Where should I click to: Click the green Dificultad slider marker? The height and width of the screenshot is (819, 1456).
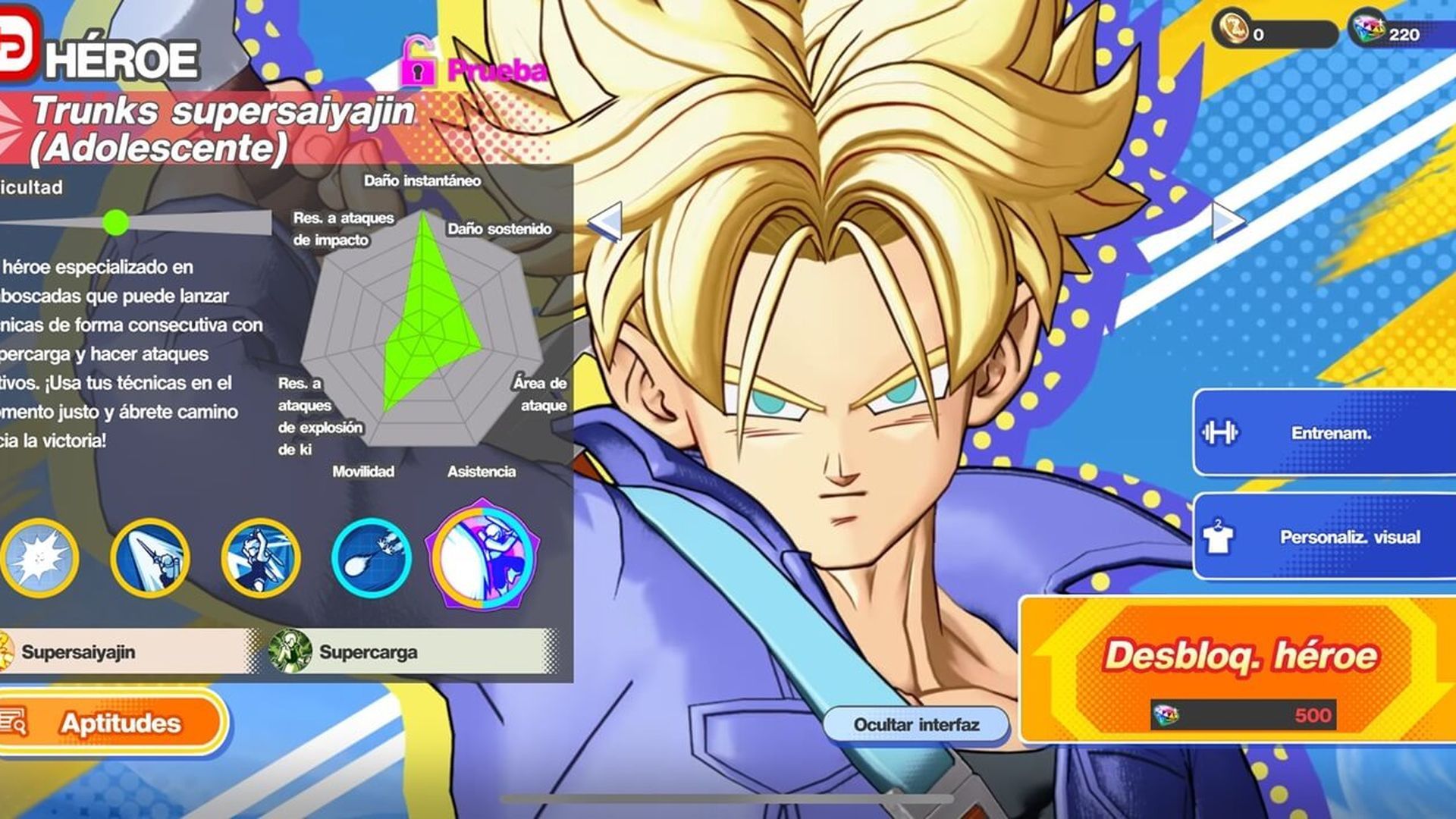(x=116, y=222)
